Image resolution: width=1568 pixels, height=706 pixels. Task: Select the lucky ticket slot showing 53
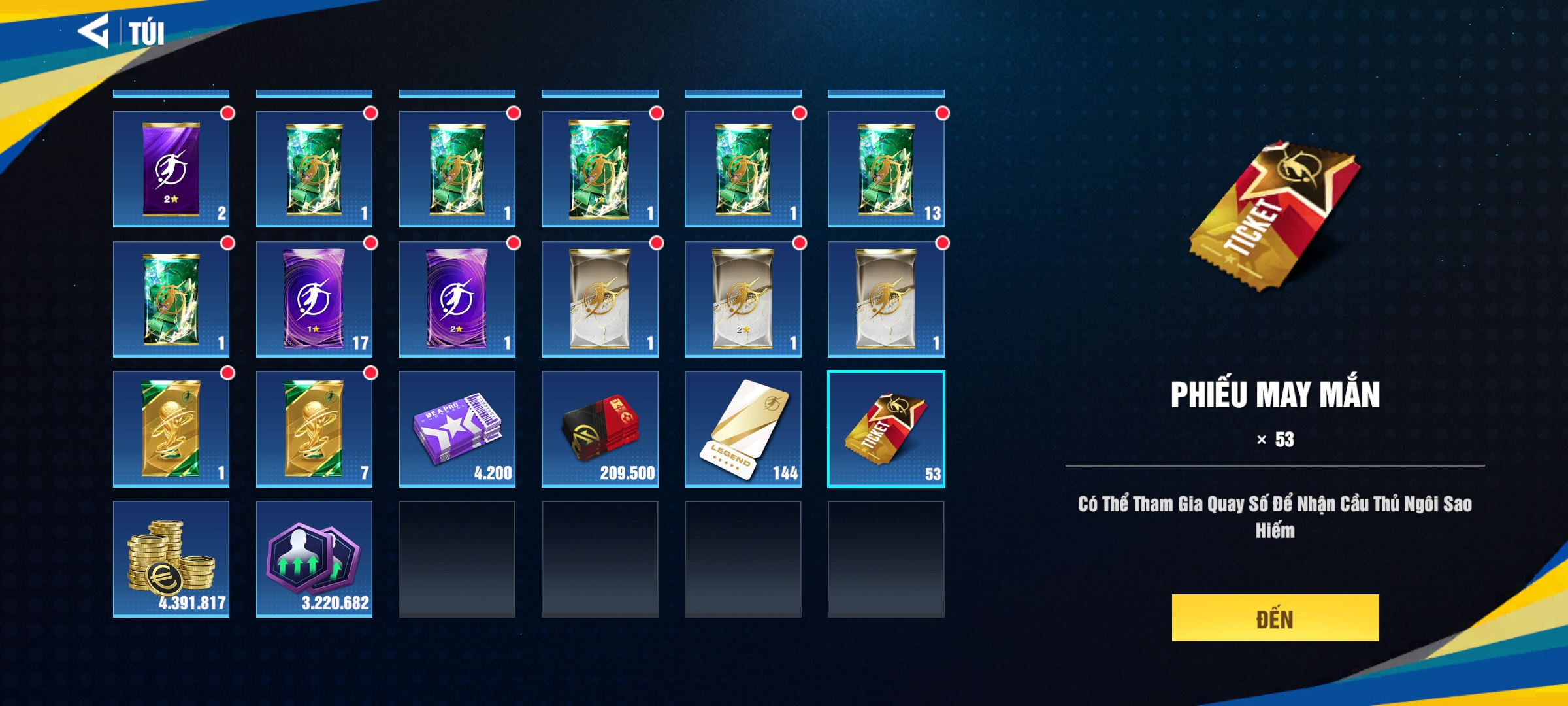tap(886, 429)
